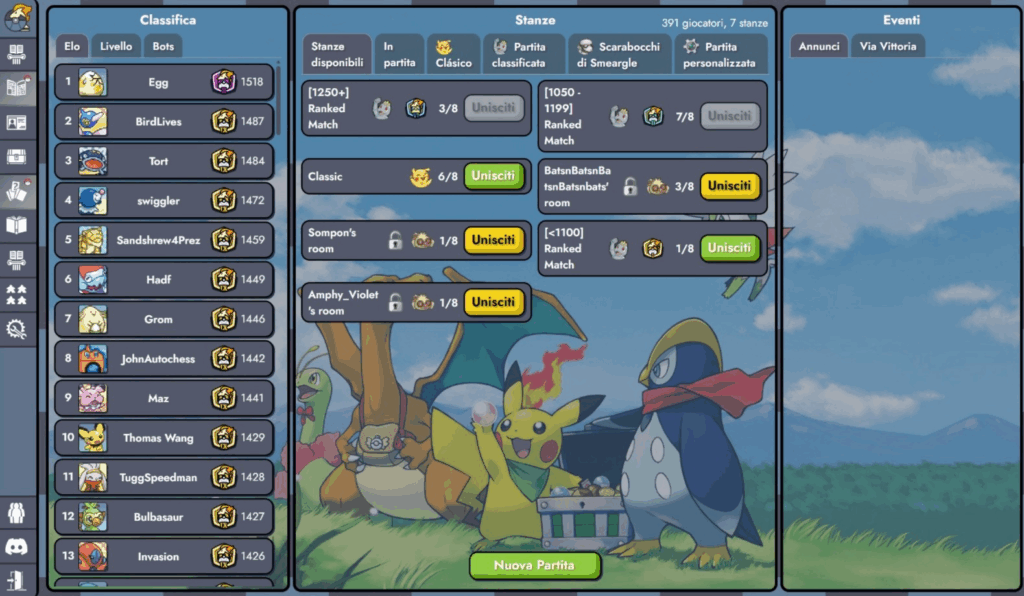Screen dimensions: 1024x596
Task: Show the Via Vittoria events tab
Action: (888, 46)
